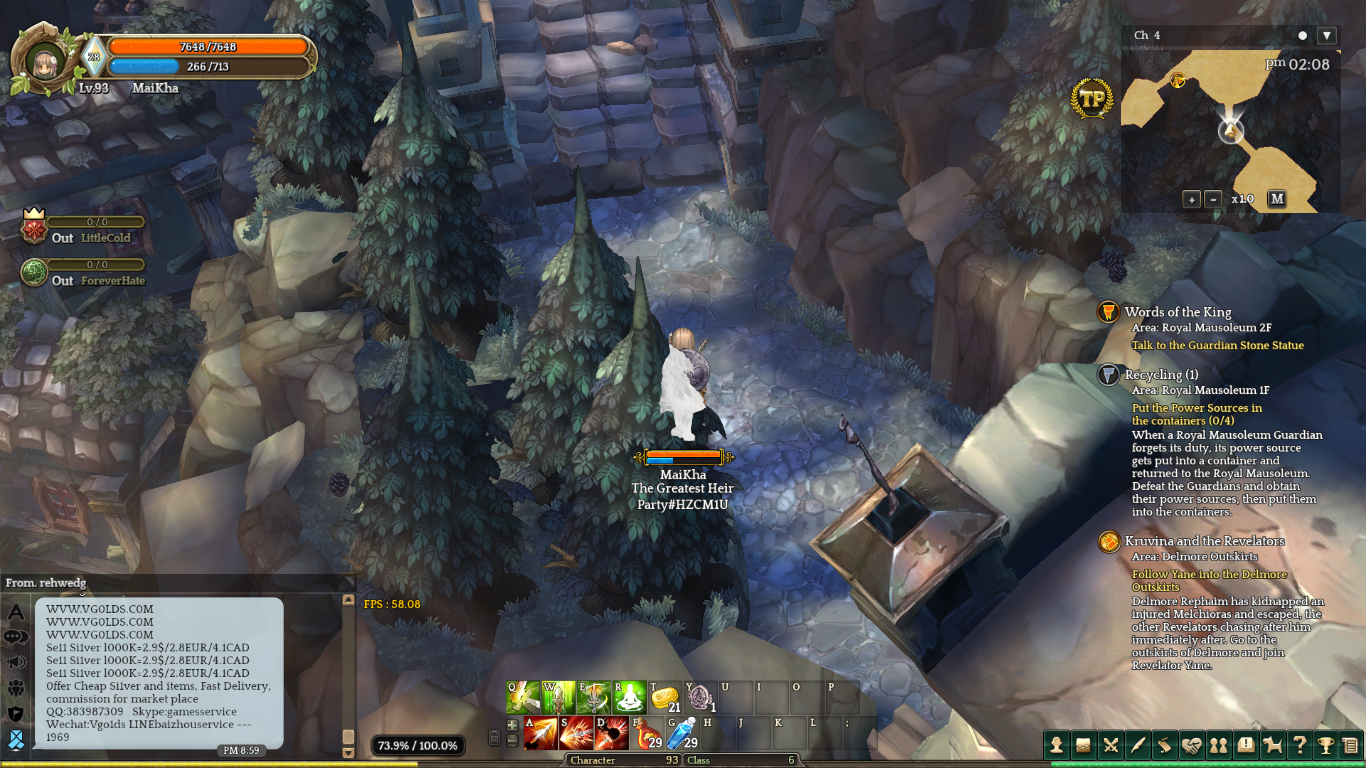Open the character info silhouette menu icon
The image size is (1366, 768).
(x=1057, y=745)
